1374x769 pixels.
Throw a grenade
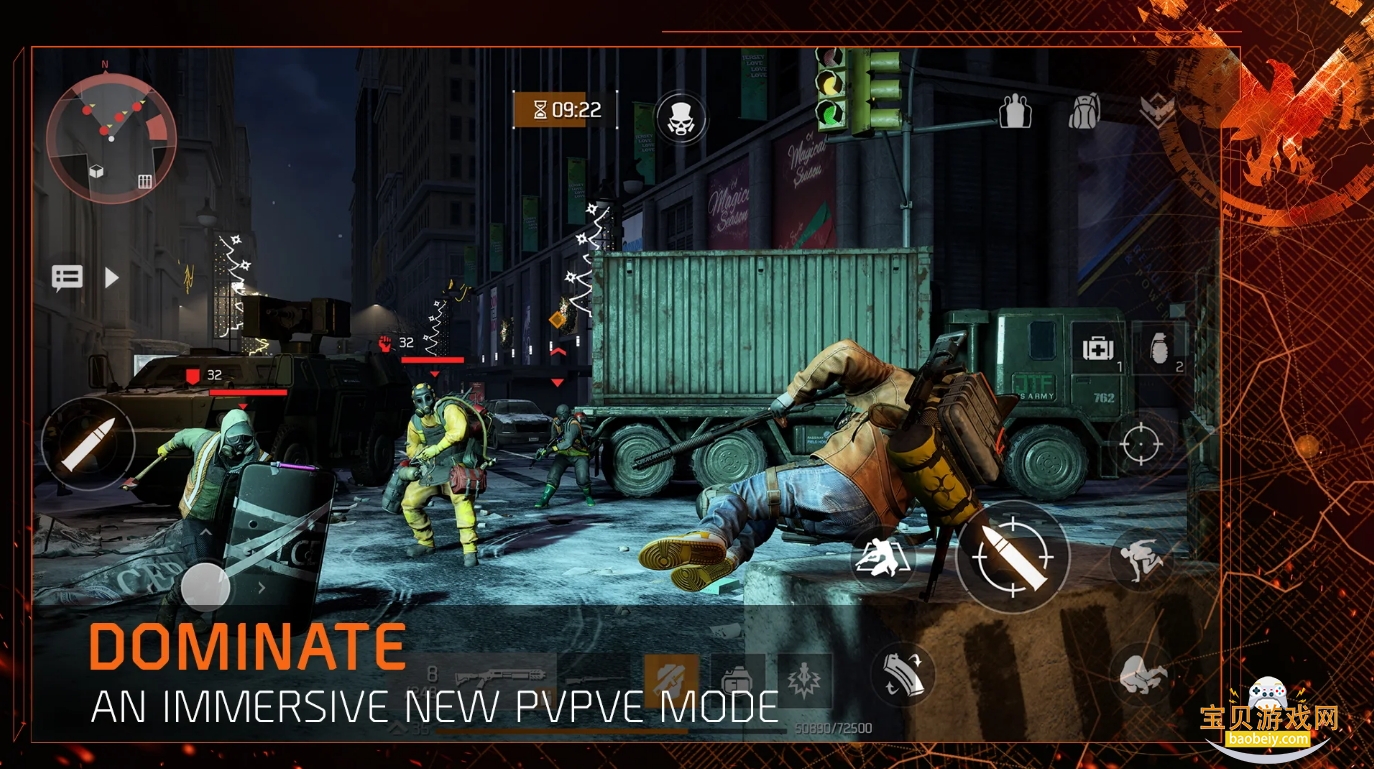1160,349
